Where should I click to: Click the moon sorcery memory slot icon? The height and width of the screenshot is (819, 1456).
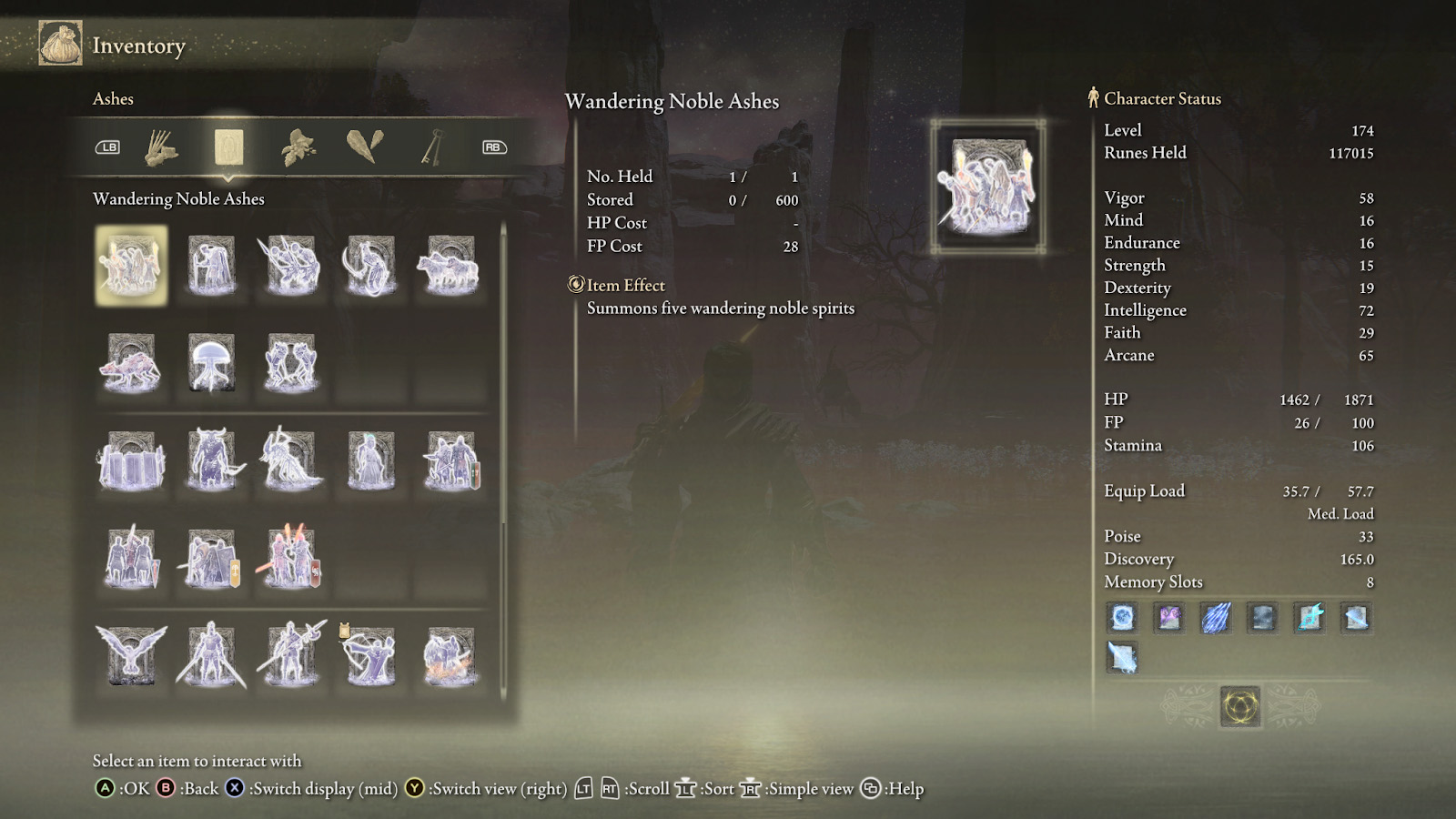[1122, 618]
